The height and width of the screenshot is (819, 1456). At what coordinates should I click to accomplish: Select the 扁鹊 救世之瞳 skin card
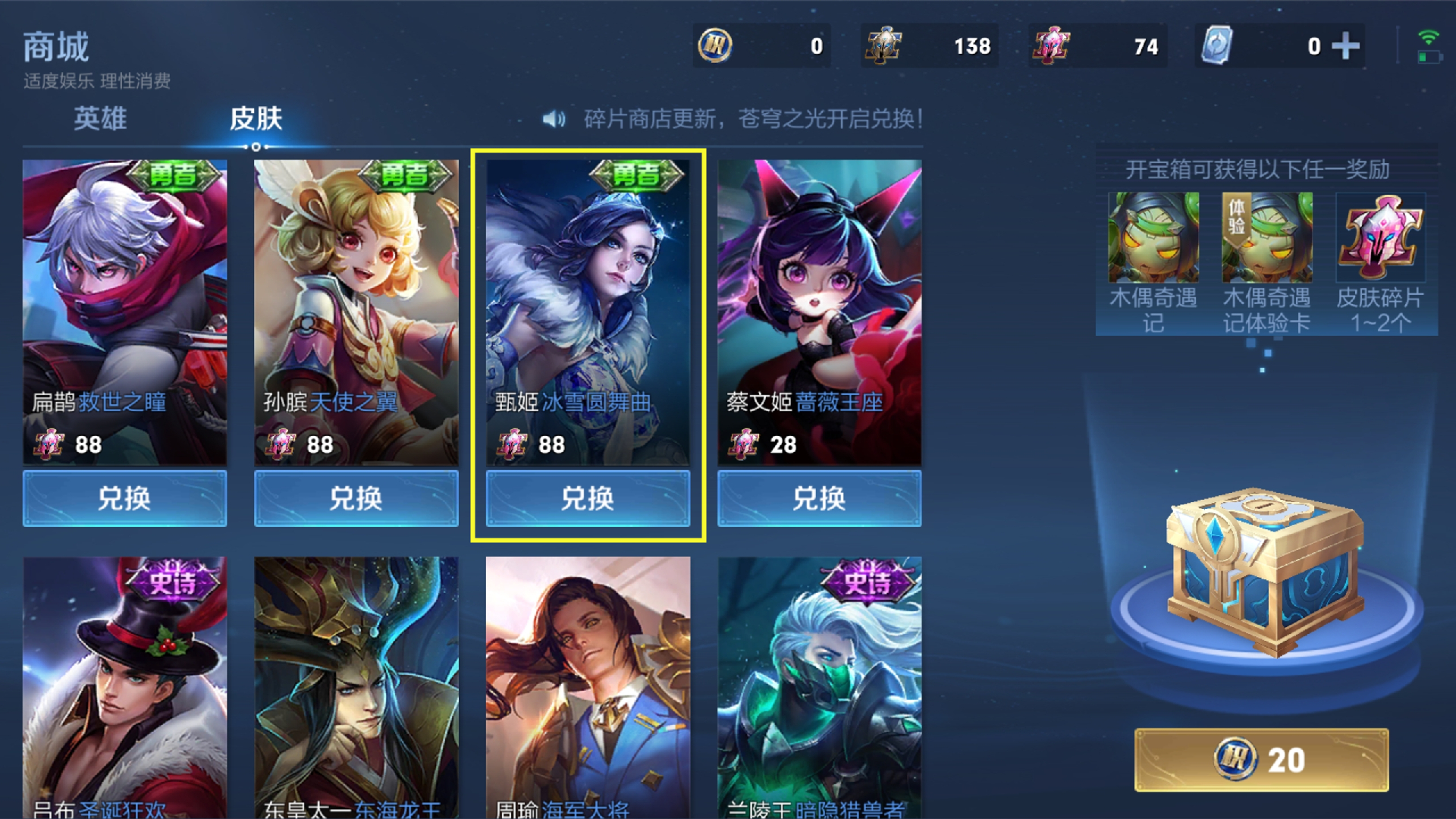[x=125, y=311]
